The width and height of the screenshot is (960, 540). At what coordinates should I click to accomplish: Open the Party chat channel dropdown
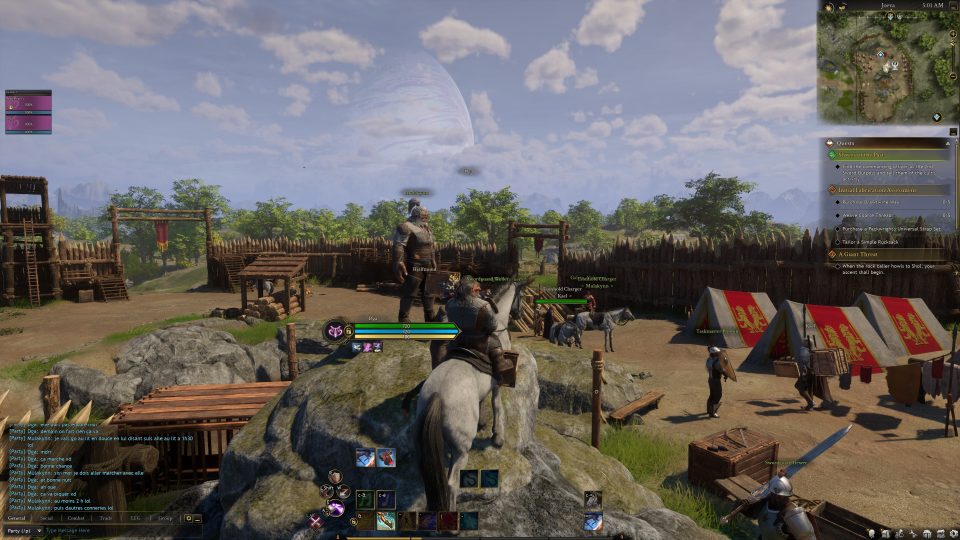pos(21,530)
